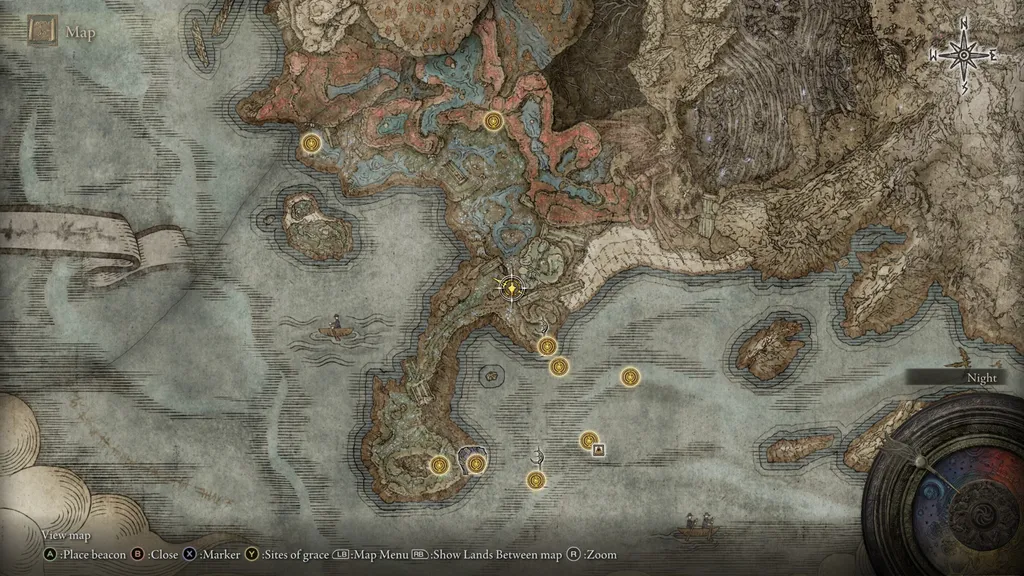Select the isolated site of grace in open water

click(x=629, y=376)
